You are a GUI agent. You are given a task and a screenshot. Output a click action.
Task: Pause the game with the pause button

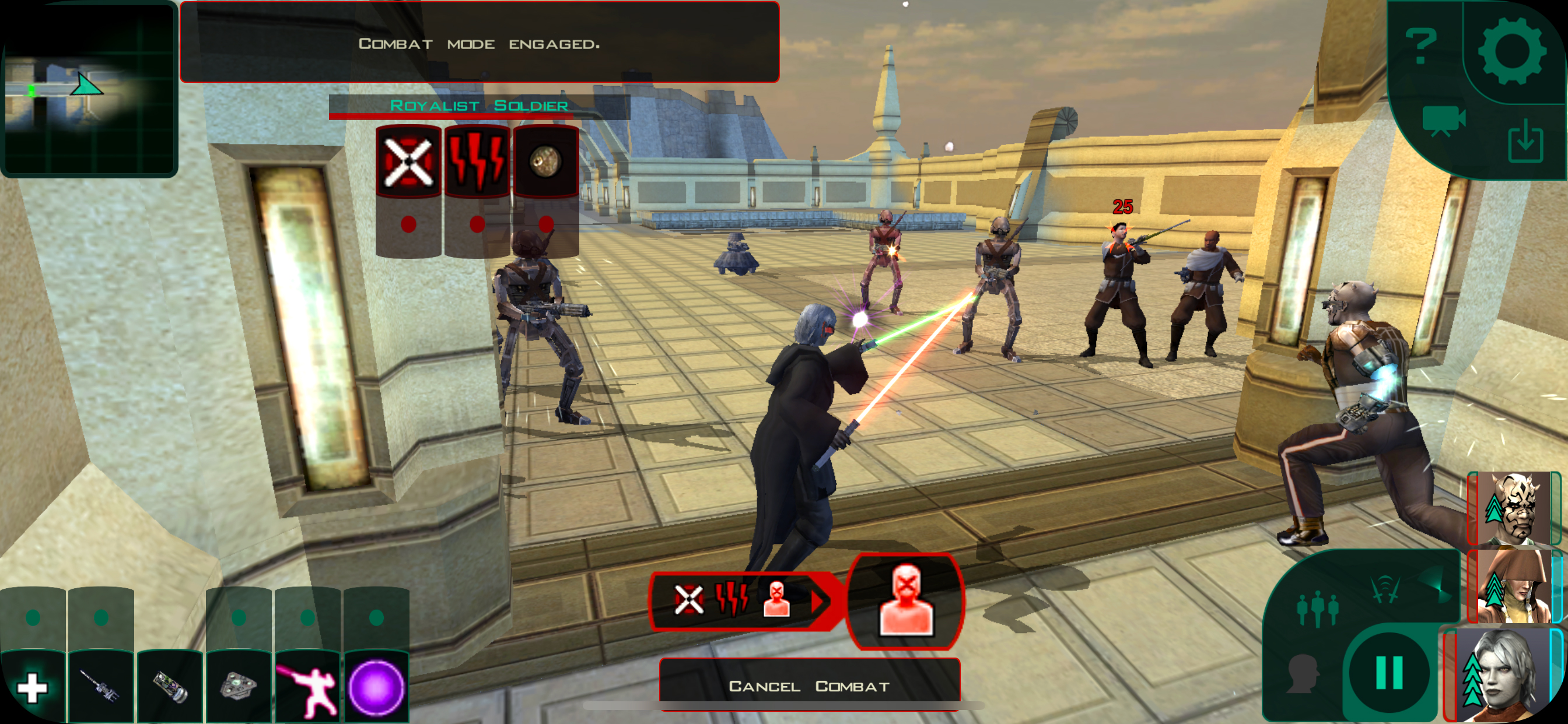pyautogui.click(x=1389, y=672)
